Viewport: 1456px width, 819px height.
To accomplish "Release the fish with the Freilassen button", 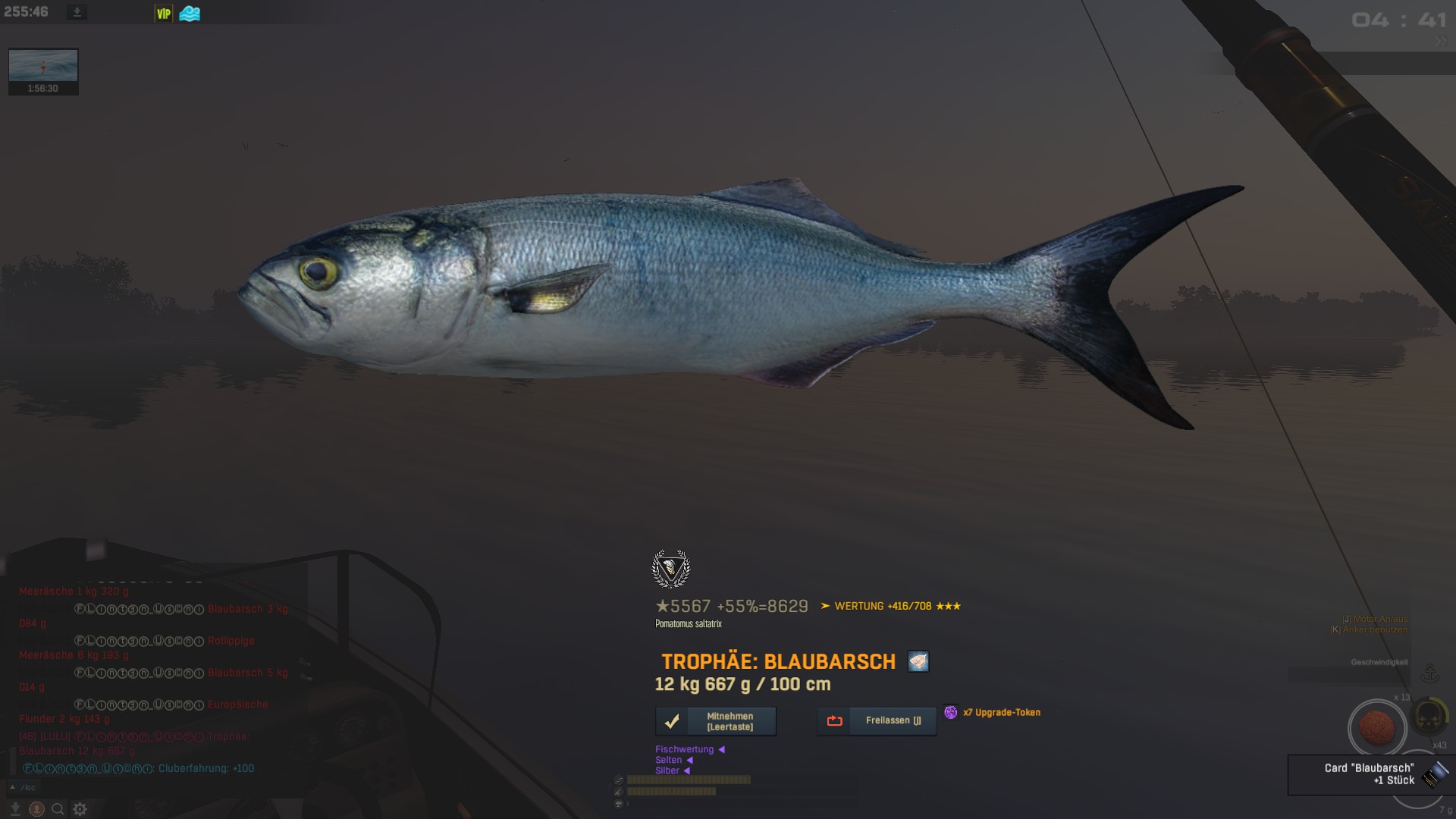I will pyautogui.click(x=876, y=721).
